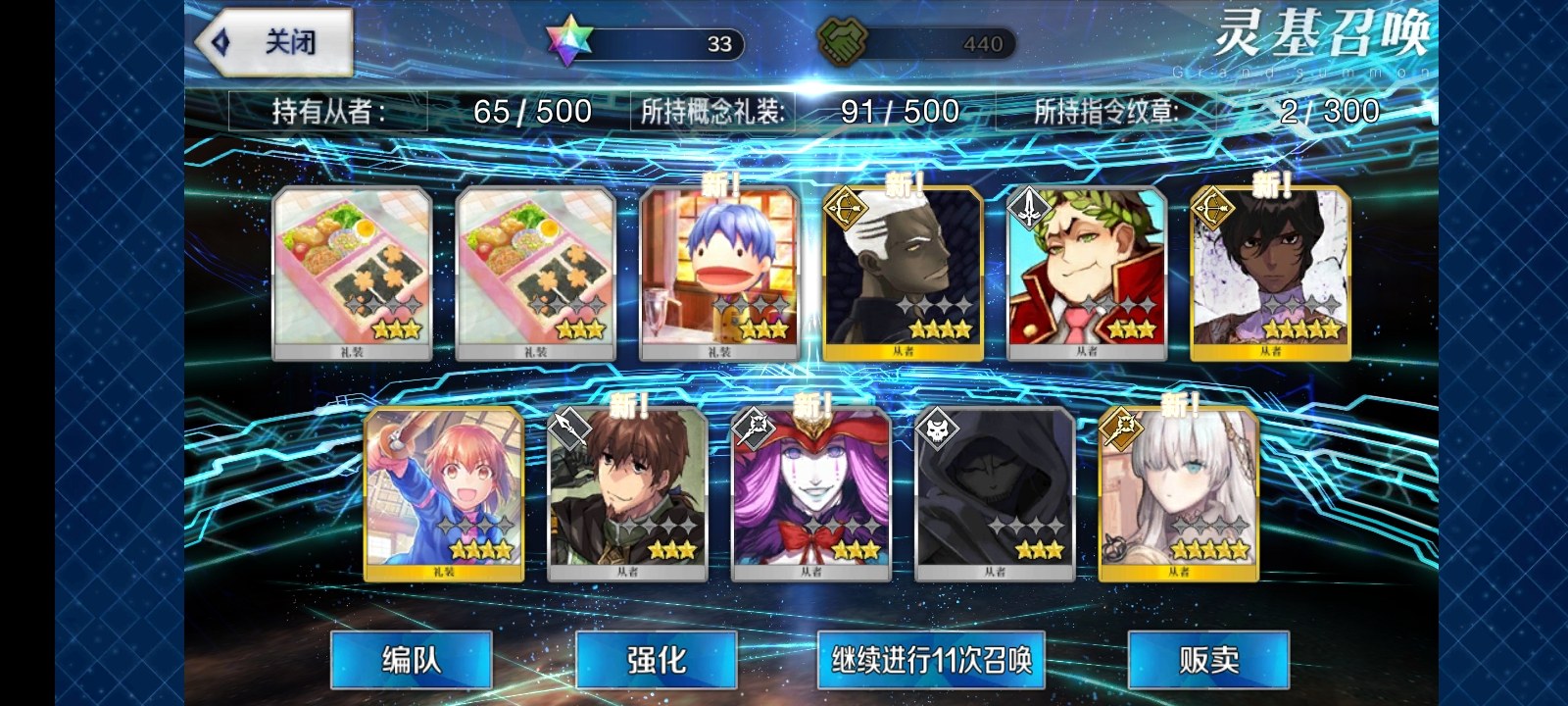Continue with 继续进行11次召唤
1568x706 pixels.
(931, 660)
